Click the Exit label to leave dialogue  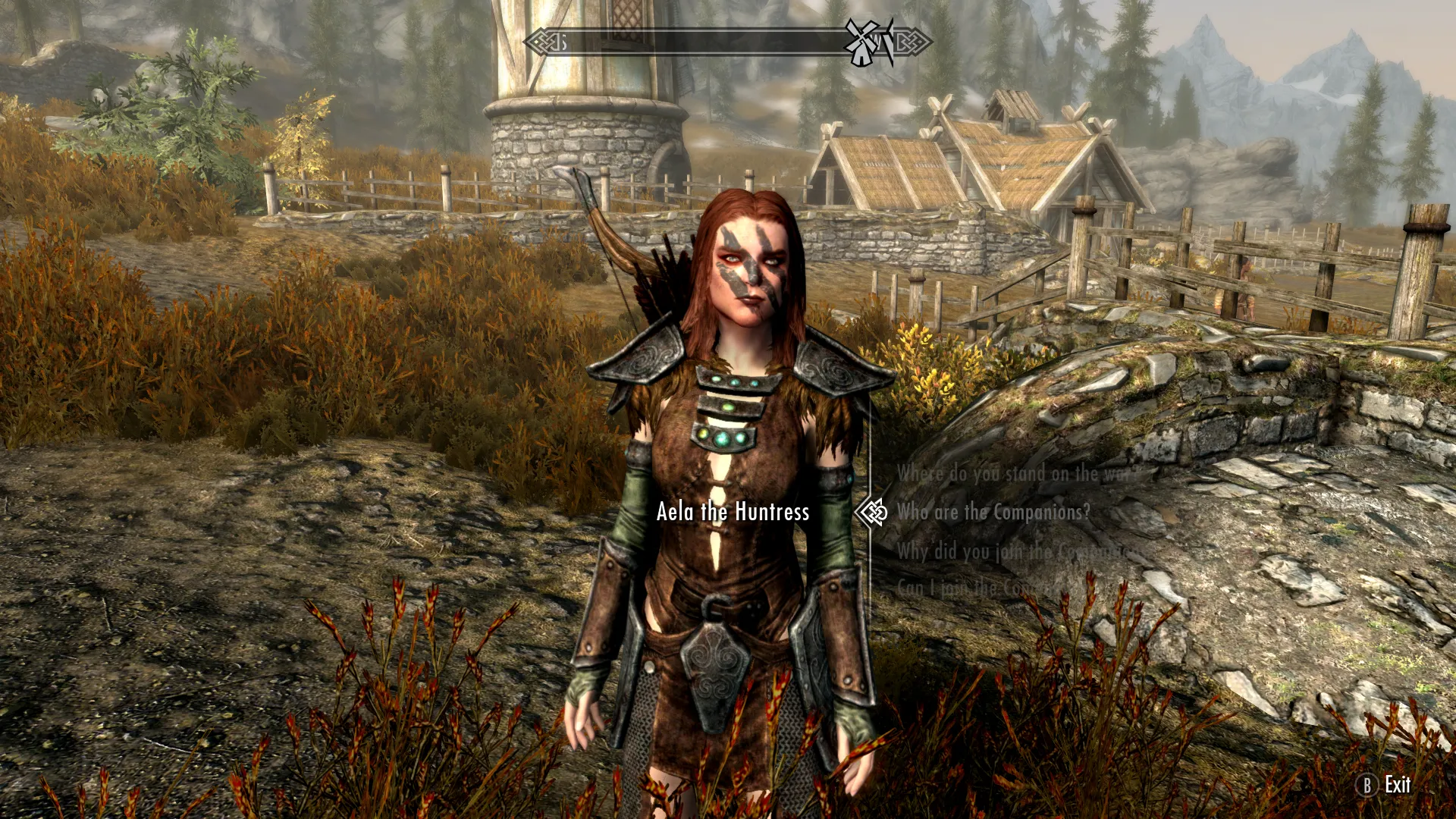[x=1397, y=785]
